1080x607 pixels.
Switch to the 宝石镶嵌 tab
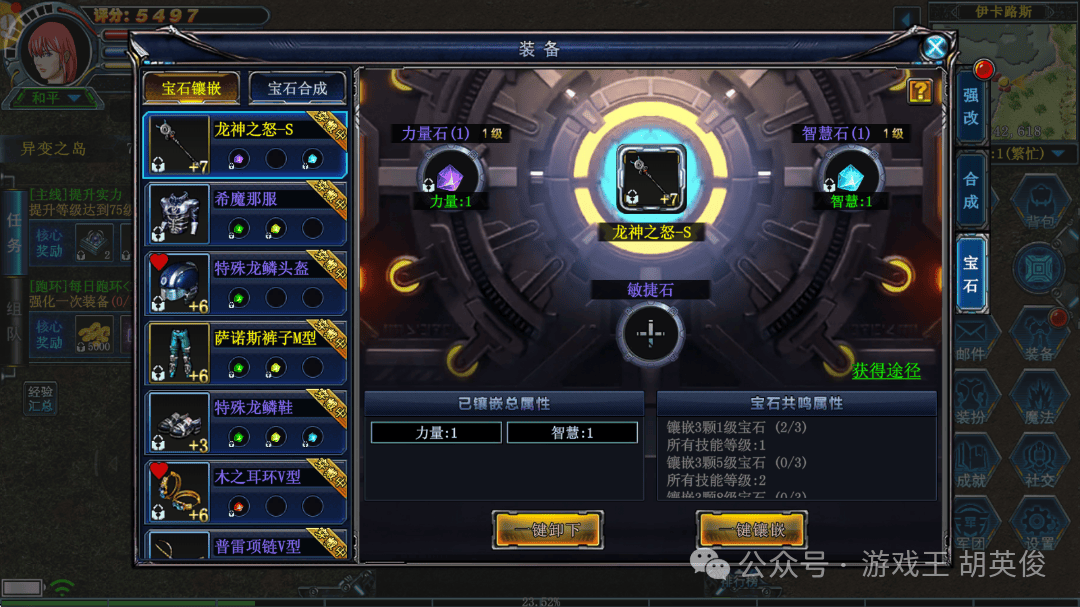192,88
